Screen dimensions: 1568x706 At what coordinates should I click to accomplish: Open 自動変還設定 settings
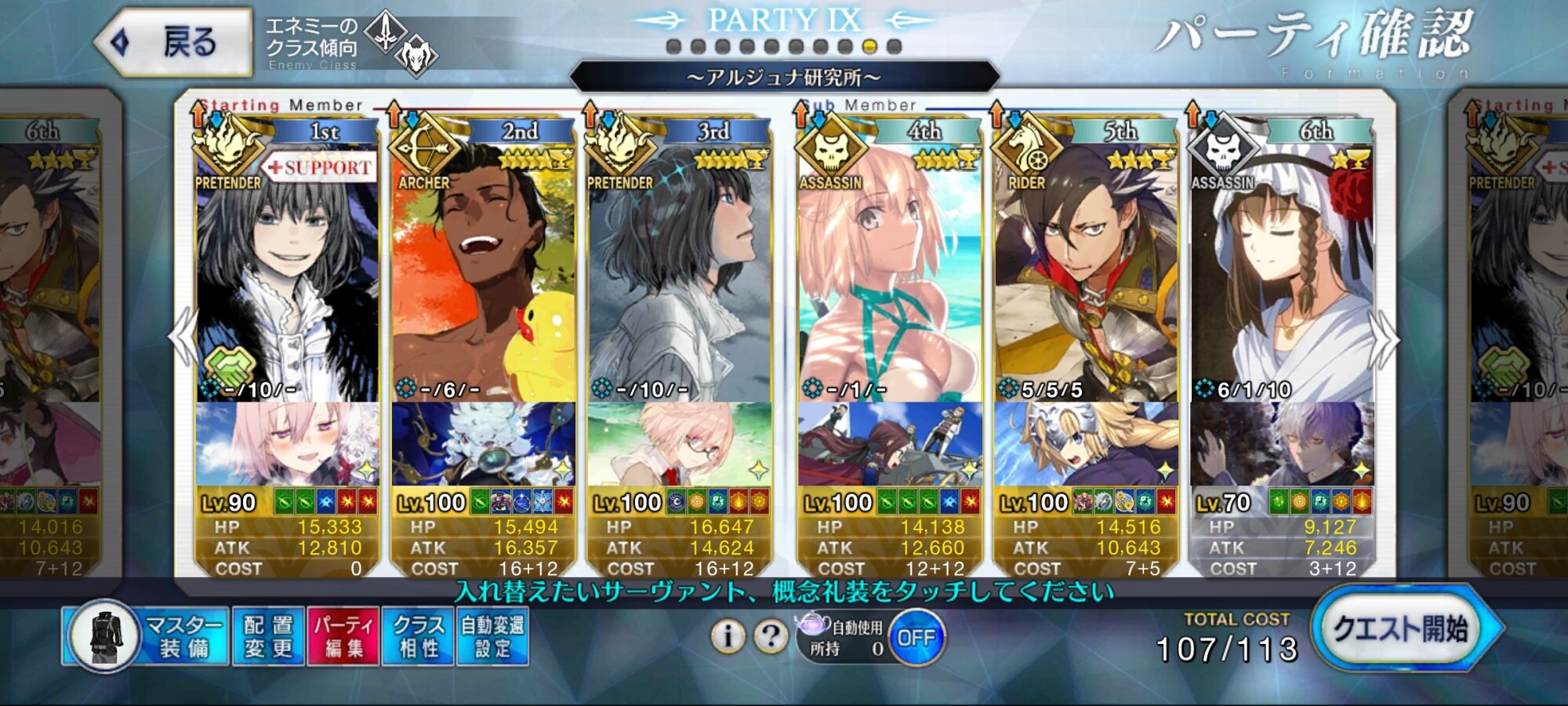(x=492, y=636)
